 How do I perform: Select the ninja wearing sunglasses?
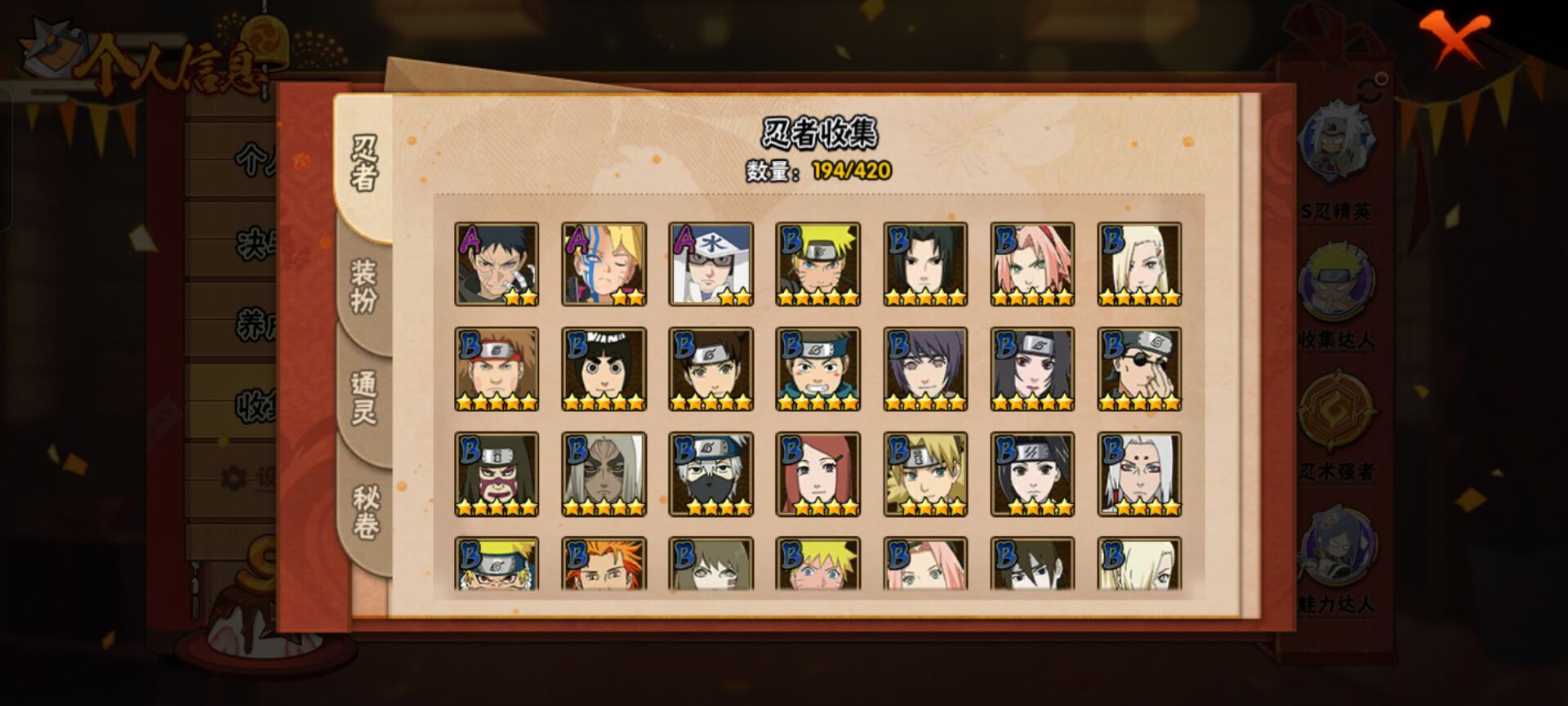pos(1139,369)
